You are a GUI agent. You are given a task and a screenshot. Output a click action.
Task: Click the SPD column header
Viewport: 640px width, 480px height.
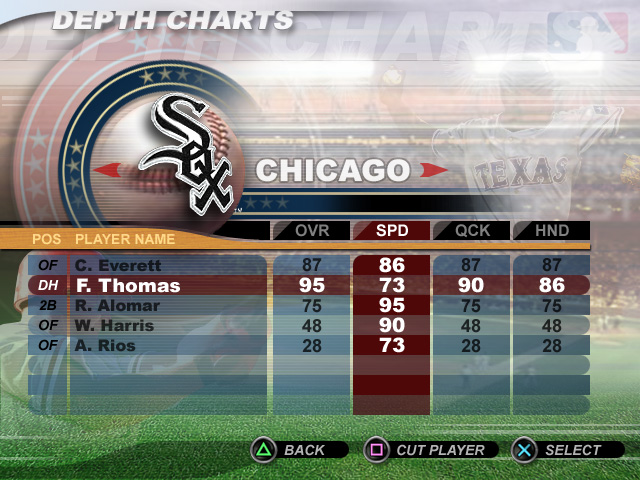coord(391,231)
